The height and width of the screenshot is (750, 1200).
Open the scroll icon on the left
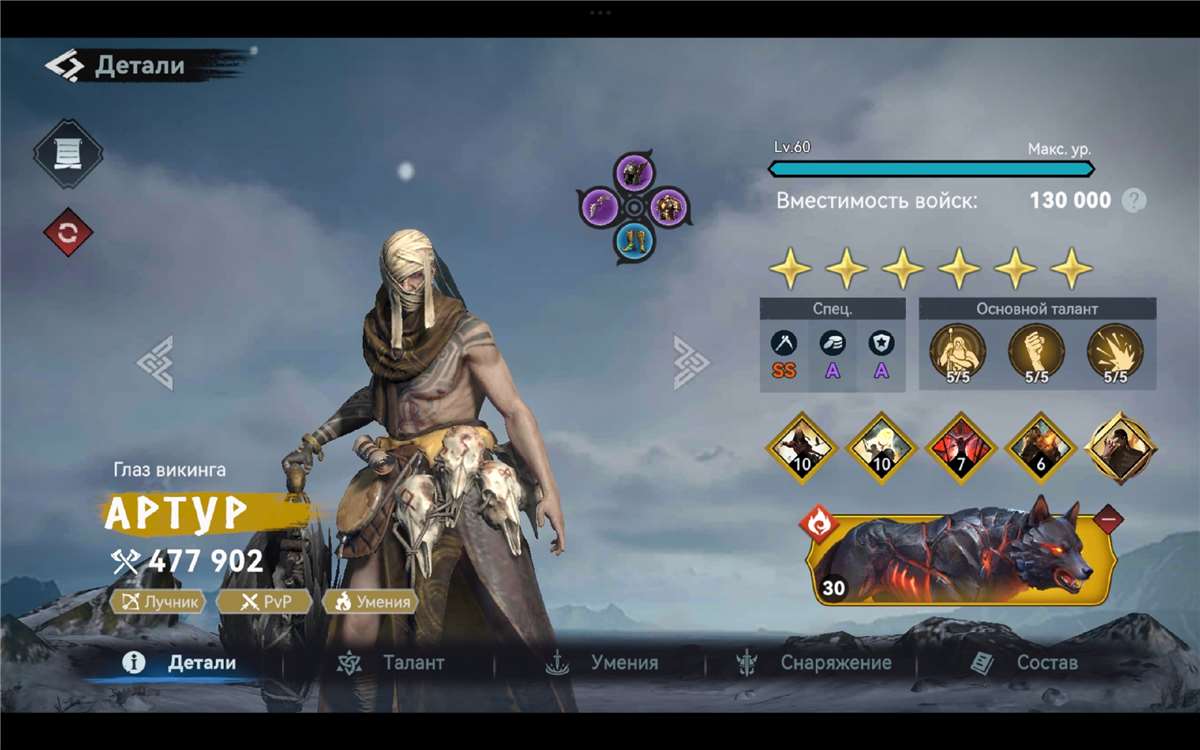tap(67, 153)
